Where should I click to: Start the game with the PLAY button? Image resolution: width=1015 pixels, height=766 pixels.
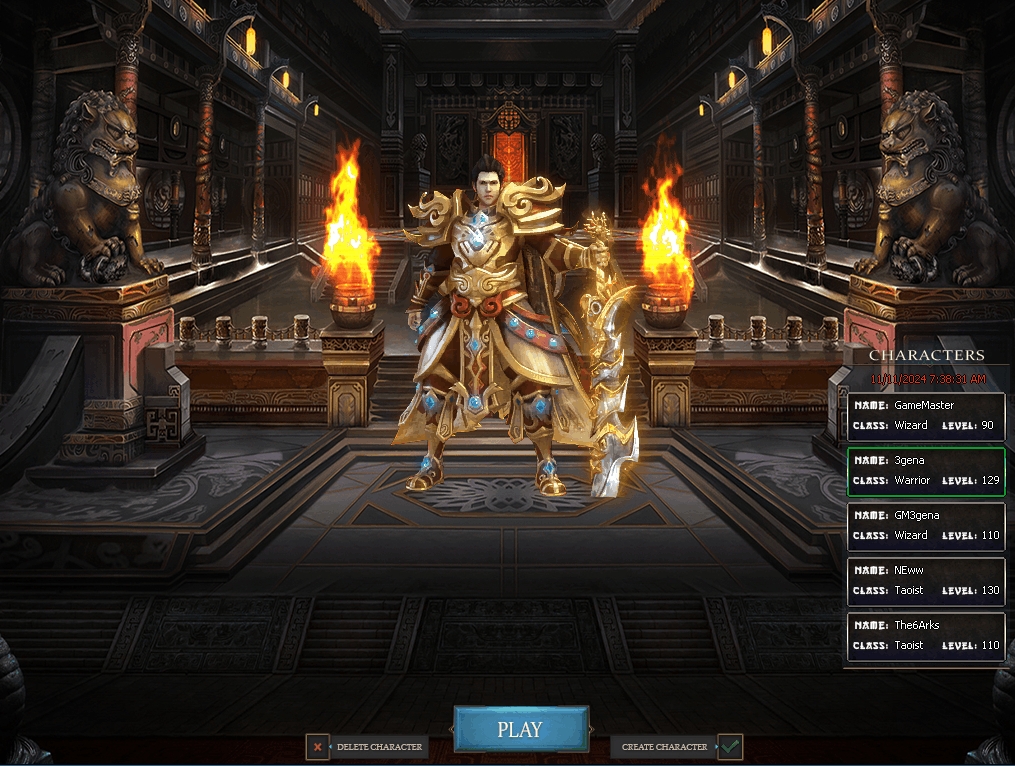(520, 730)
